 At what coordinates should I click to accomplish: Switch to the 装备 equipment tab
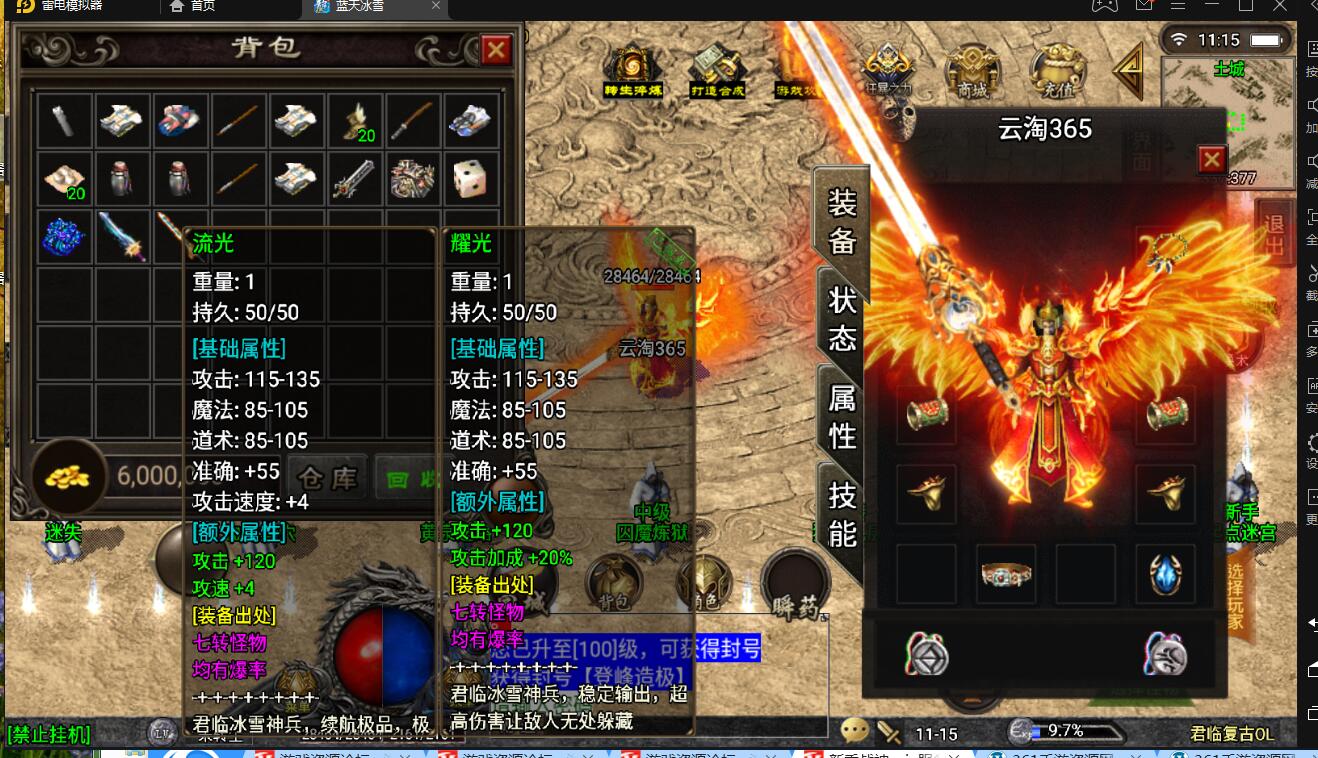(841, 221)
